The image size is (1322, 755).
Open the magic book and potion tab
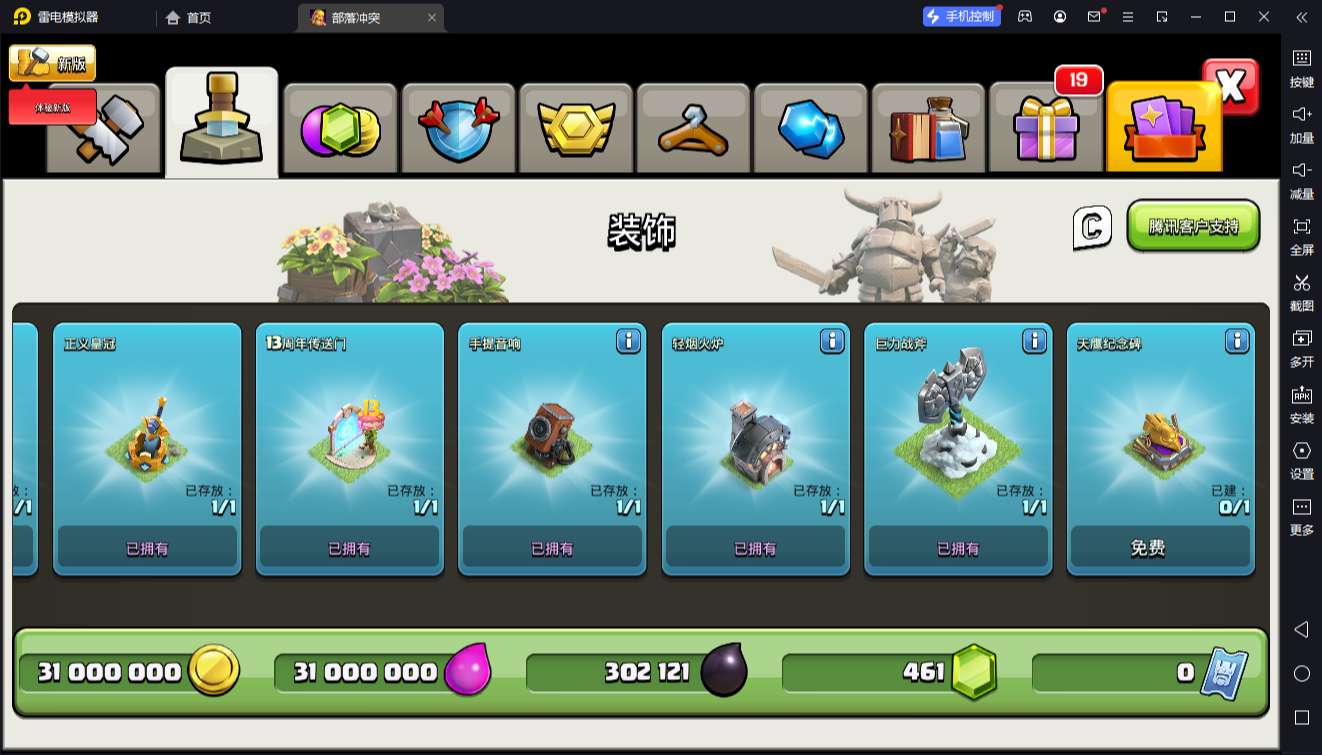click(928, 129)
